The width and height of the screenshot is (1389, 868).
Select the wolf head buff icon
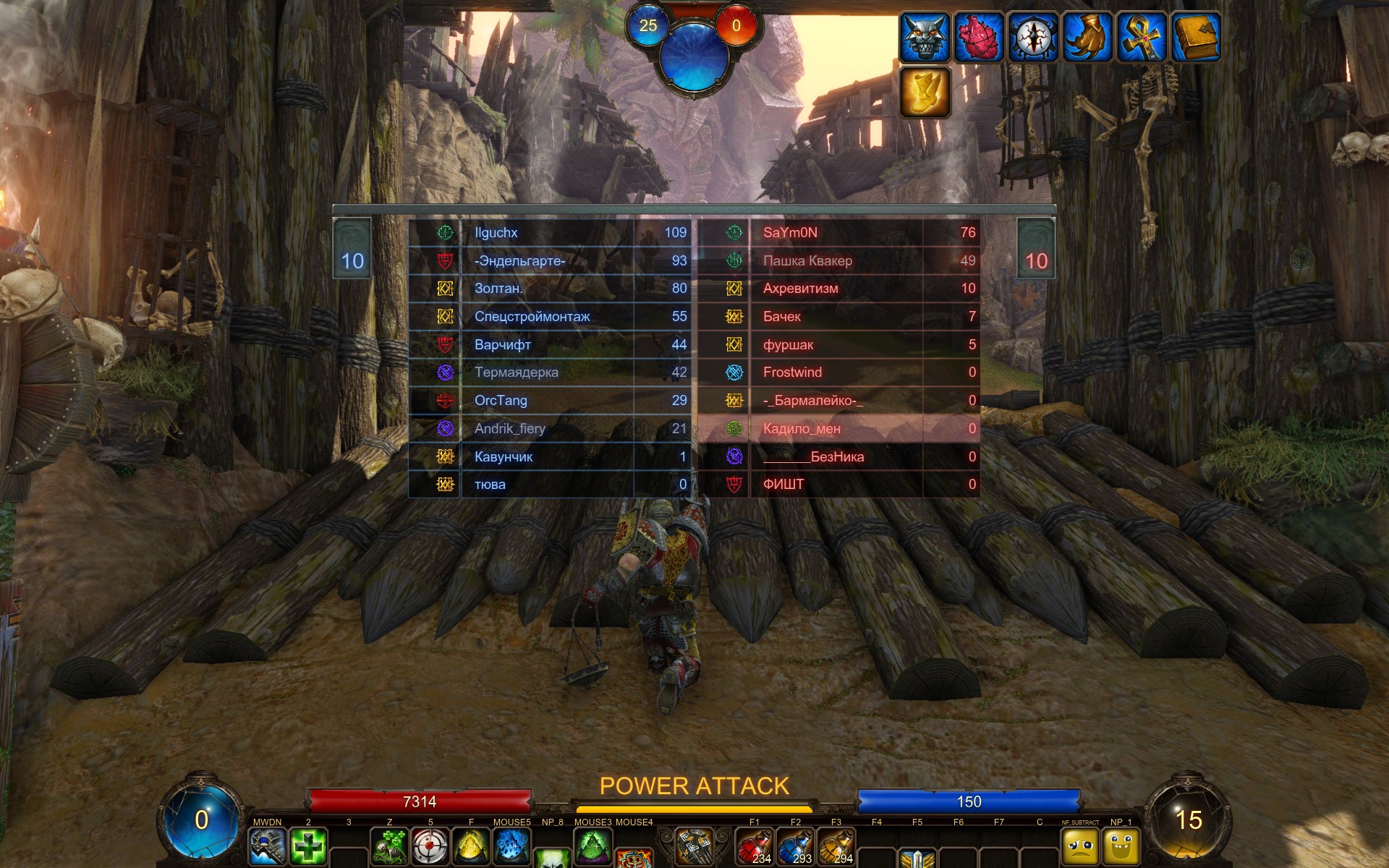click(x=925, y=37)
